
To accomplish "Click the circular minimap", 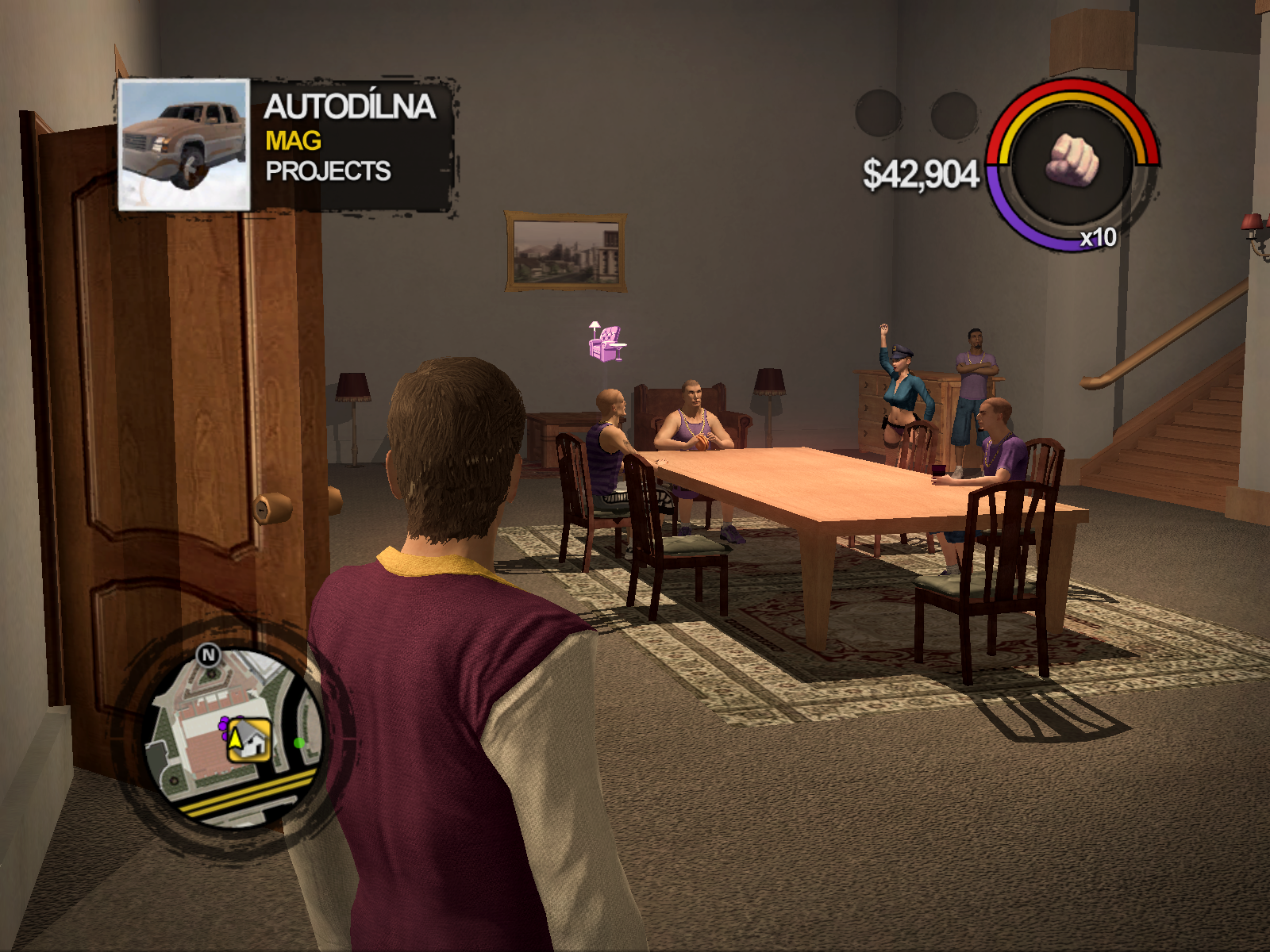I will coord(235,736).
